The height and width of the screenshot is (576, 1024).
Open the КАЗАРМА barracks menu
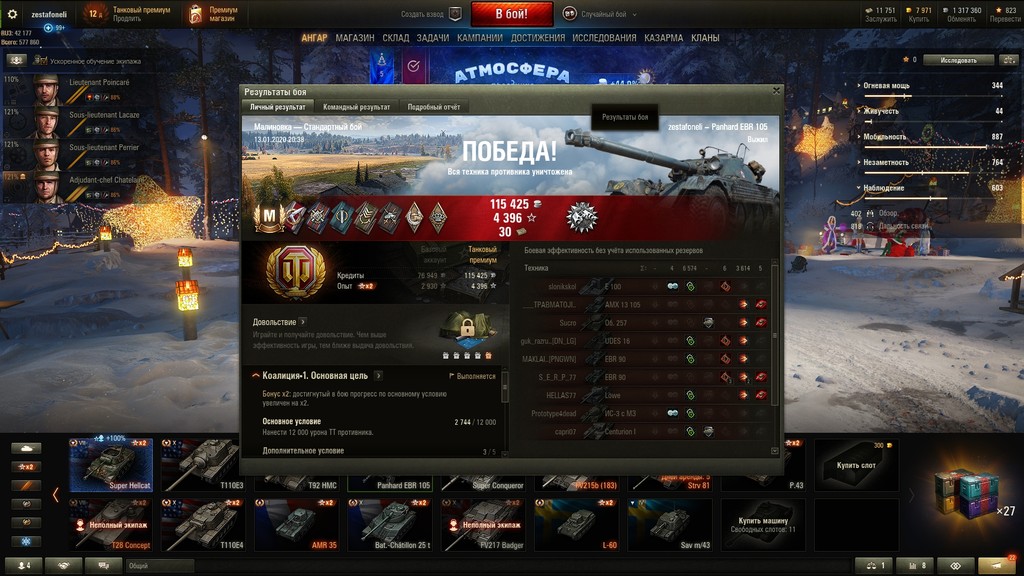tap(664, 38)
